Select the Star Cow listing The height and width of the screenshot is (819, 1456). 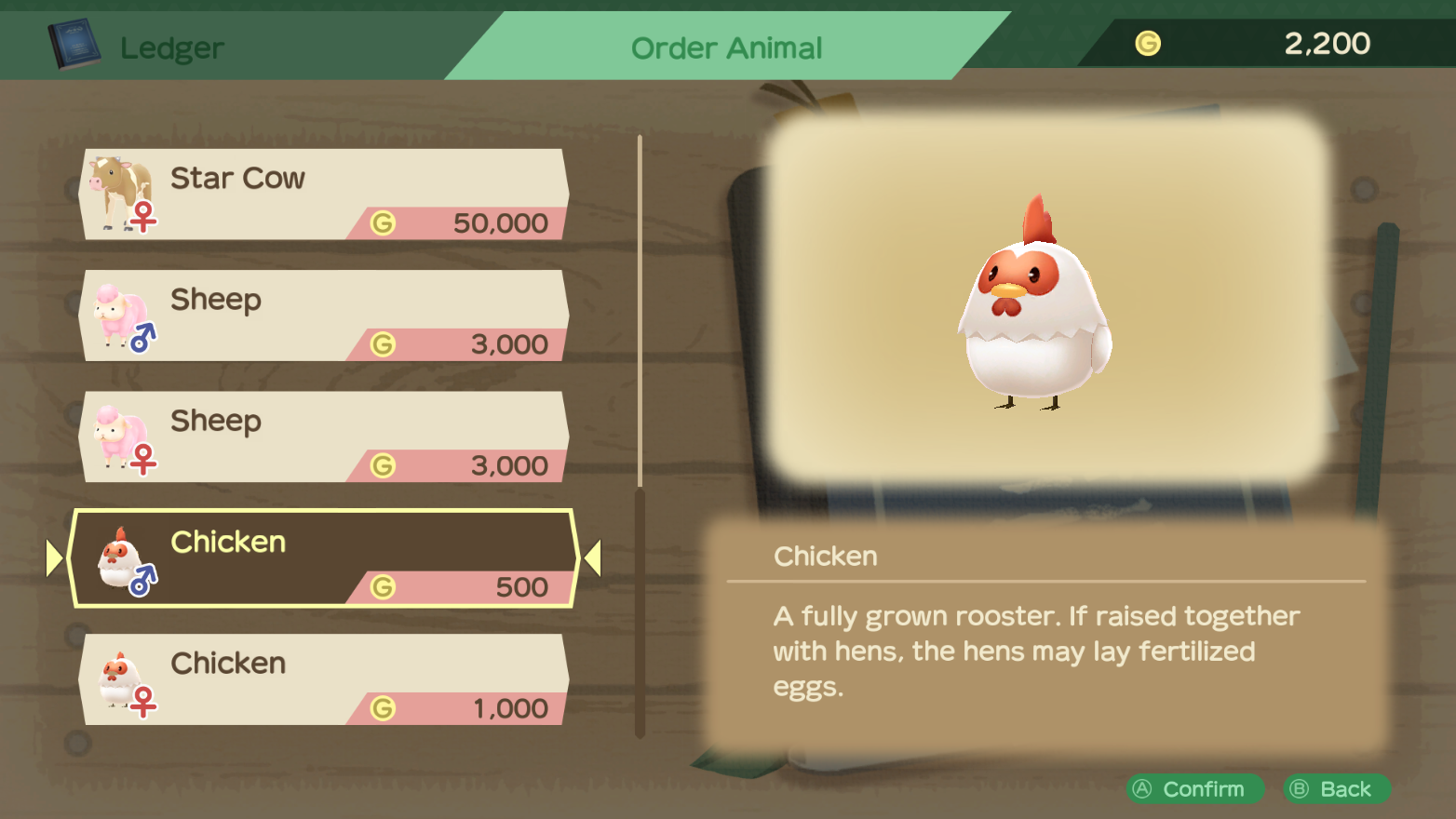point(324,195)
